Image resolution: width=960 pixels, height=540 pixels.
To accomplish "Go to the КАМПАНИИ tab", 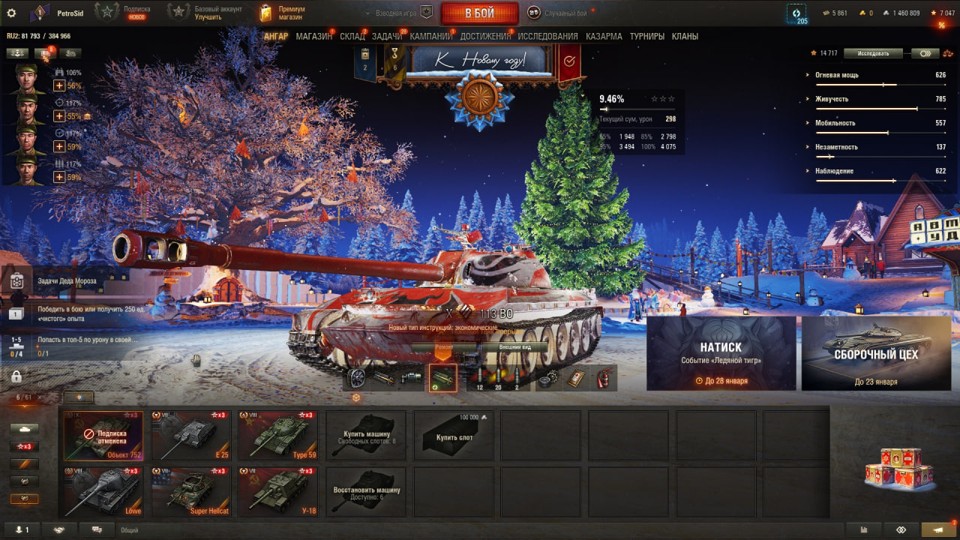I will coord(431,37).
